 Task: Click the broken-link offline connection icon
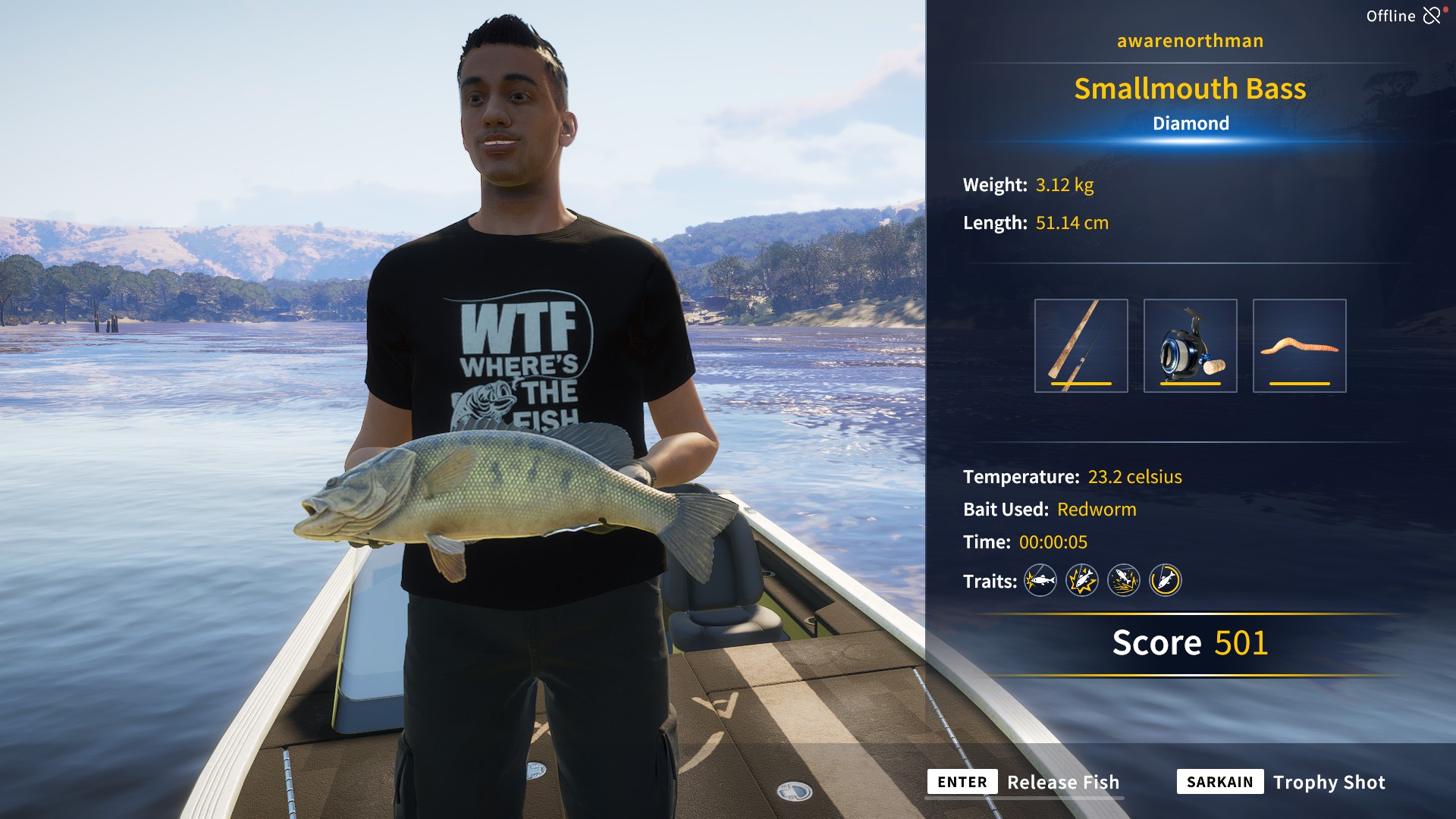tap(1432, 14)
